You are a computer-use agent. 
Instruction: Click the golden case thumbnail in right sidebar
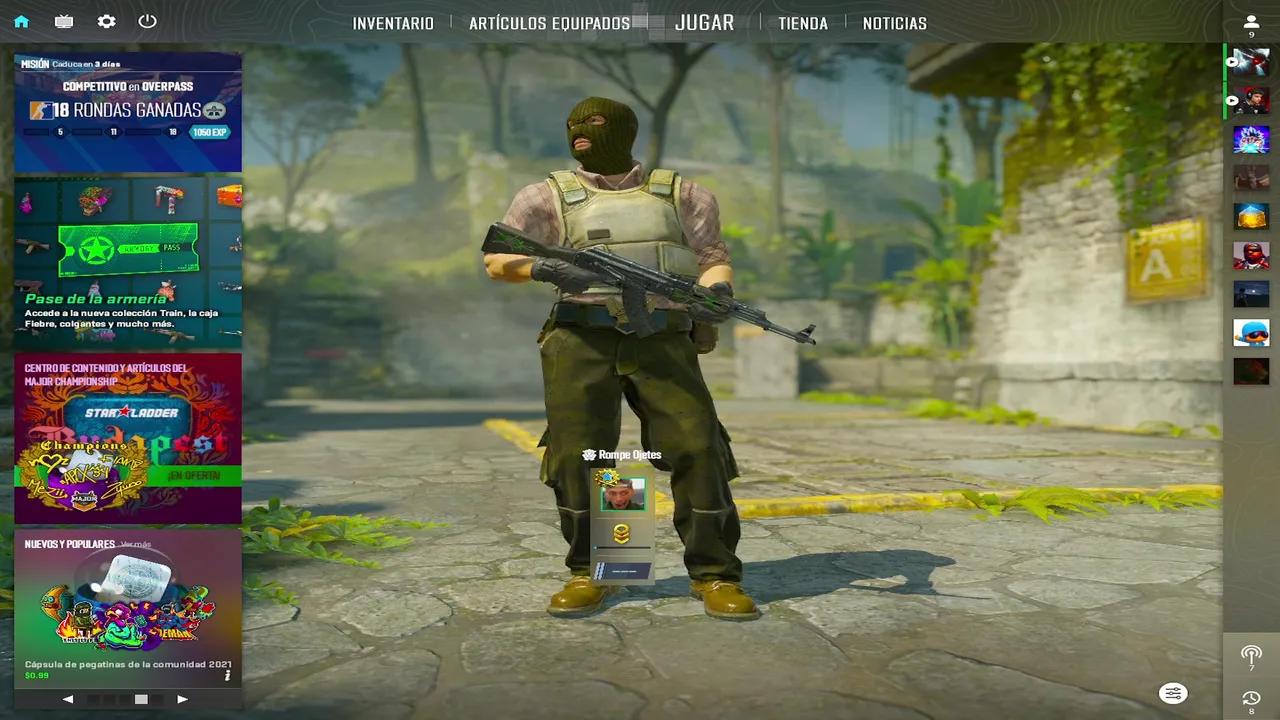(1251, 216)
